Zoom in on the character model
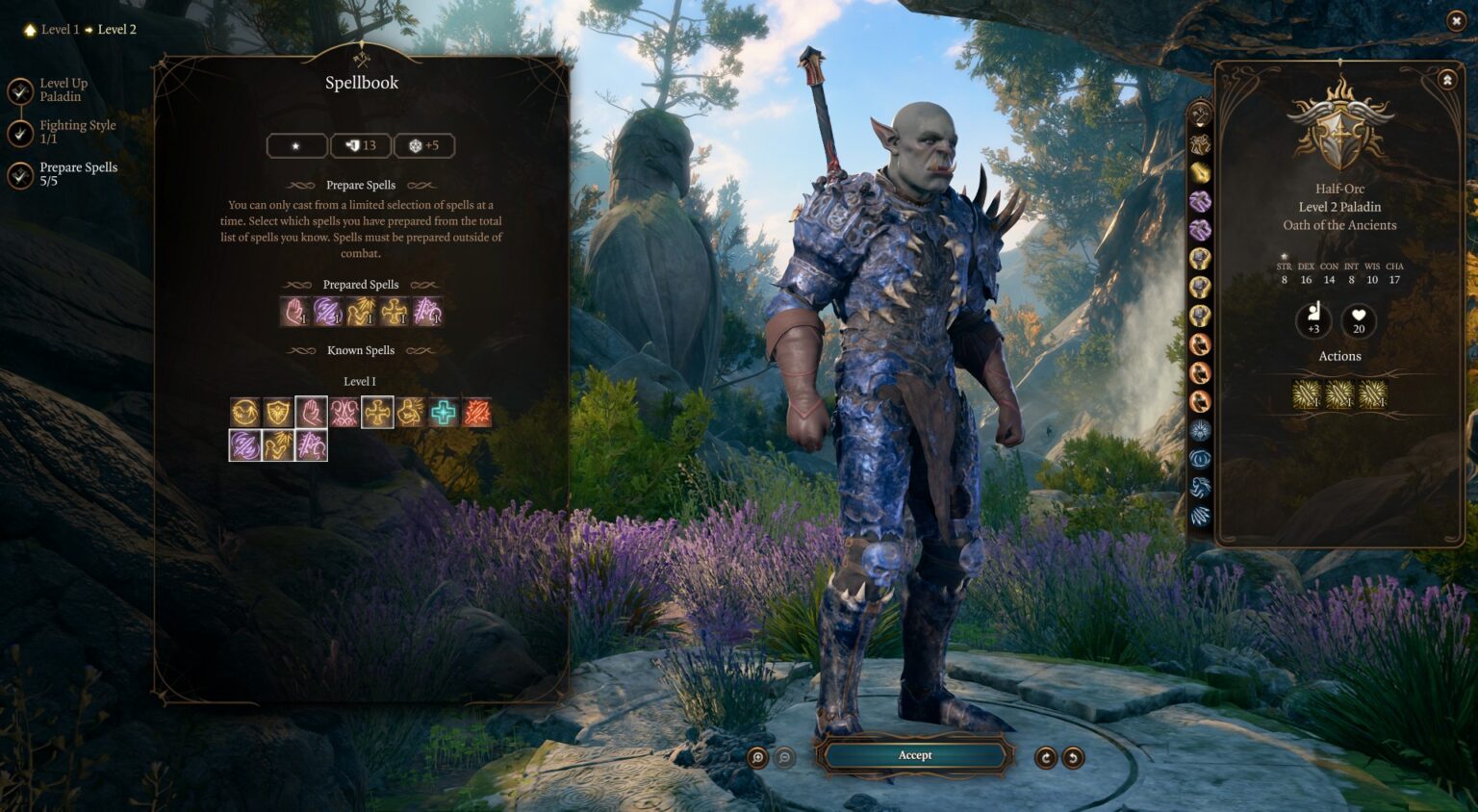 [758, 758]
